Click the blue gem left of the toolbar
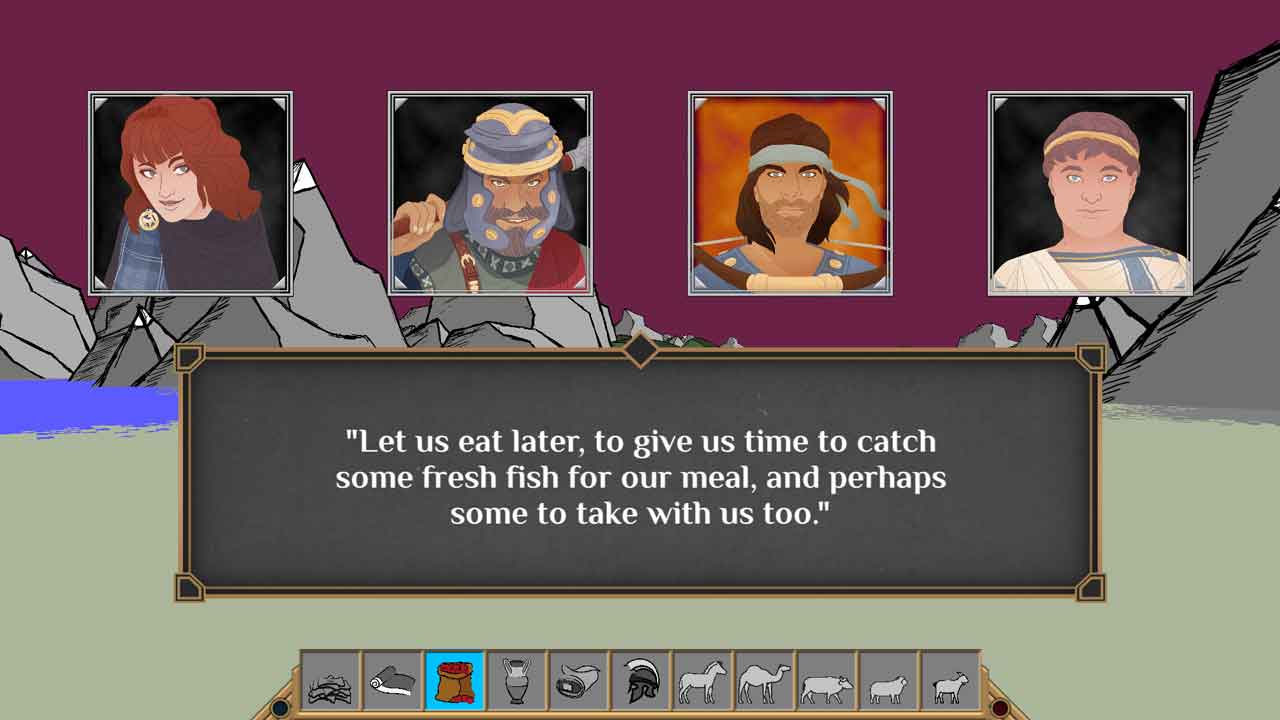The height and width of the screenshot is (720, 1280). click(x=281, y=708)
